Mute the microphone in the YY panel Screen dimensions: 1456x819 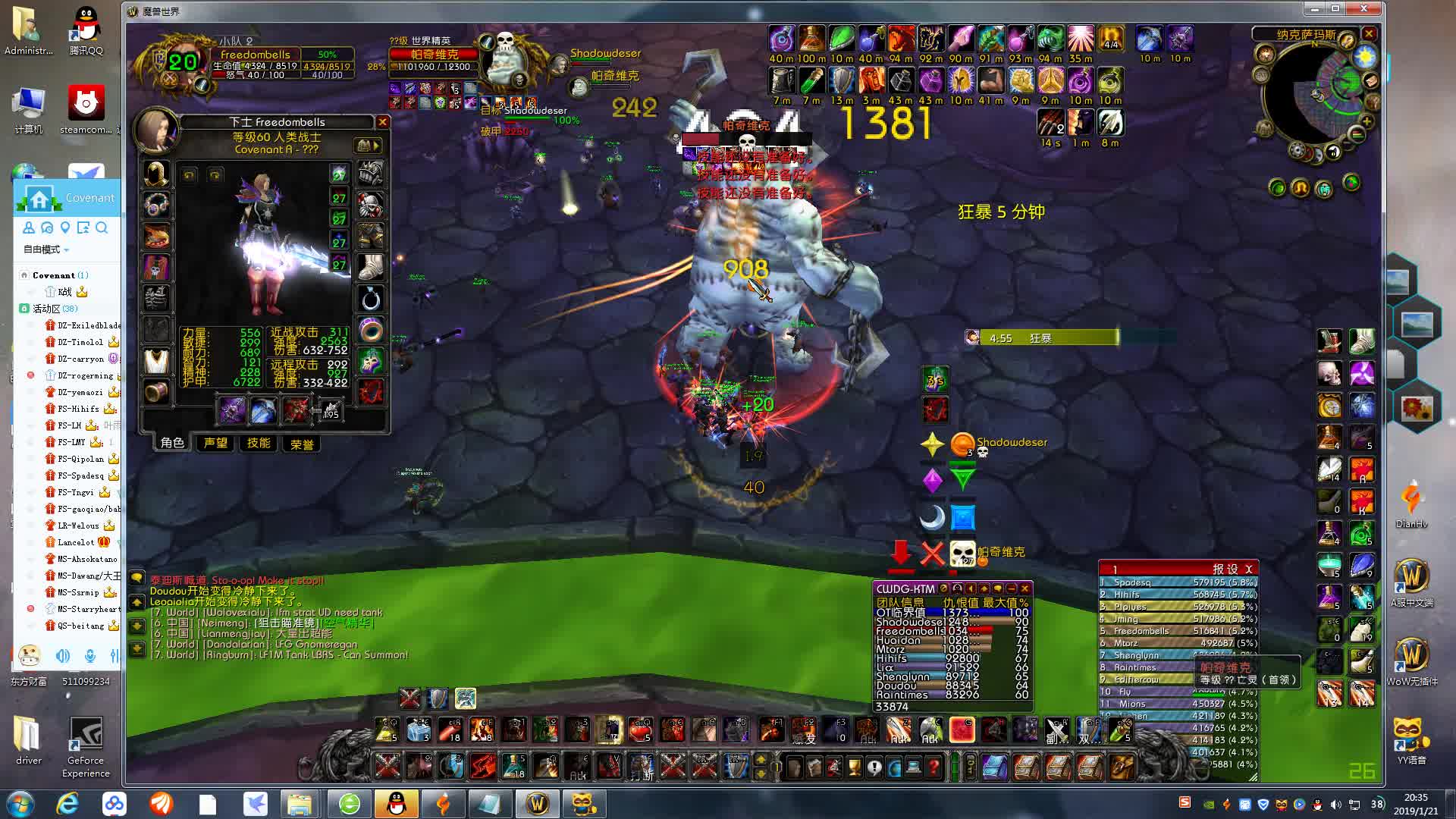[90, 657]
